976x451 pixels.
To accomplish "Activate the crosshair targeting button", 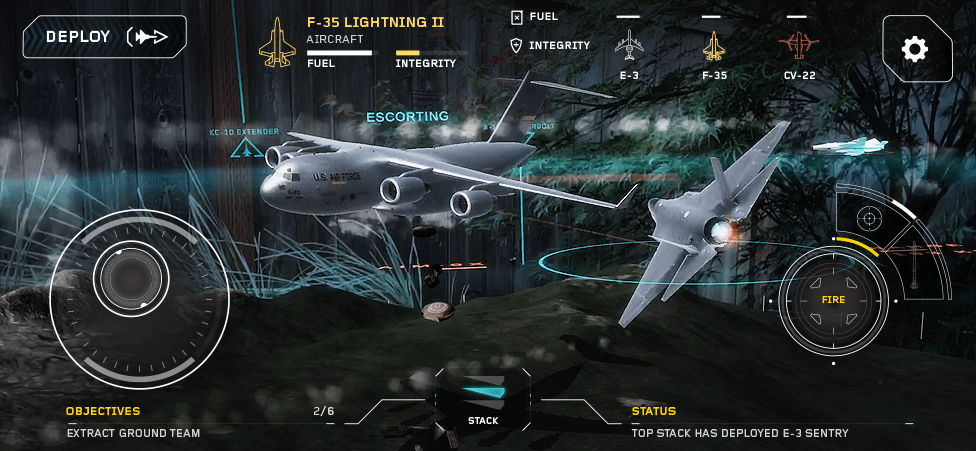I will pyautogui.click(x=869, y=215).
